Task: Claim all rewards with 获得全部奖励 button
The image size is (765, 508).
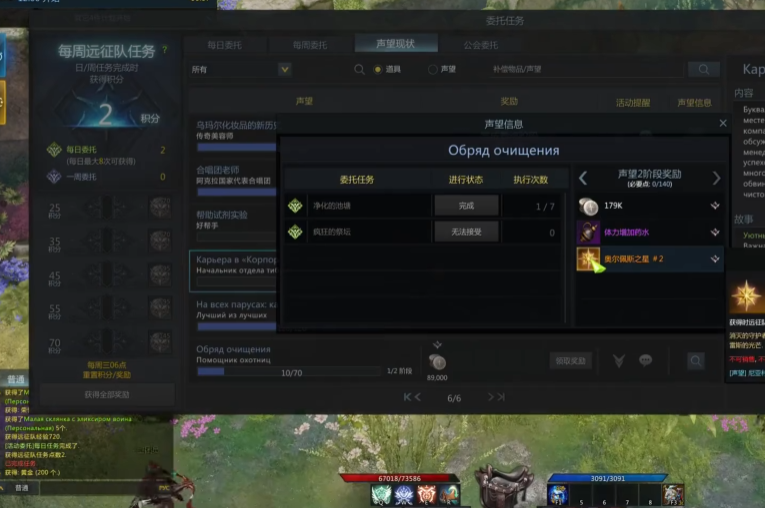Action: (x=107, y=395)
